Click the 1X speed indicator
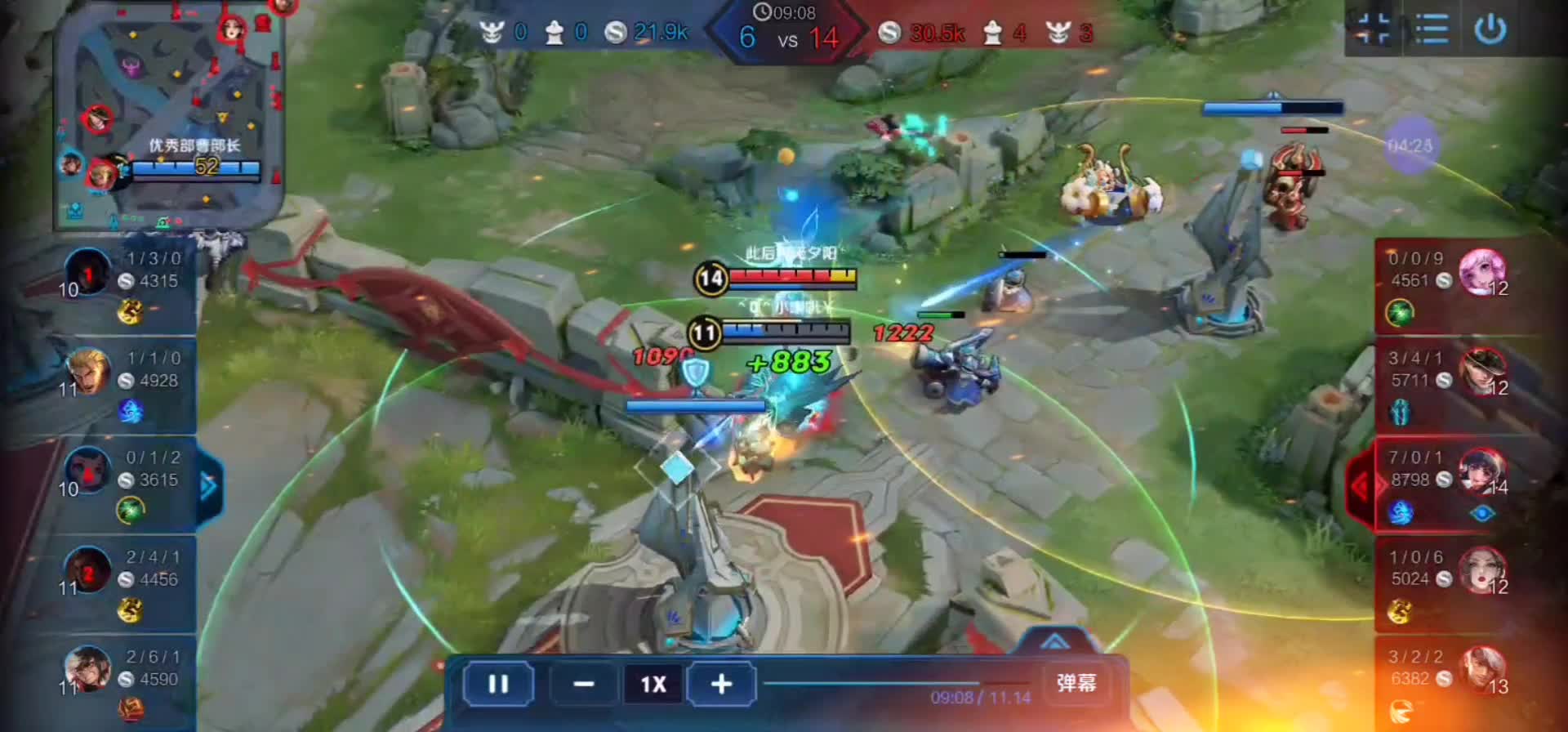This screenshot has height=732, width=1568. point(653,684)
